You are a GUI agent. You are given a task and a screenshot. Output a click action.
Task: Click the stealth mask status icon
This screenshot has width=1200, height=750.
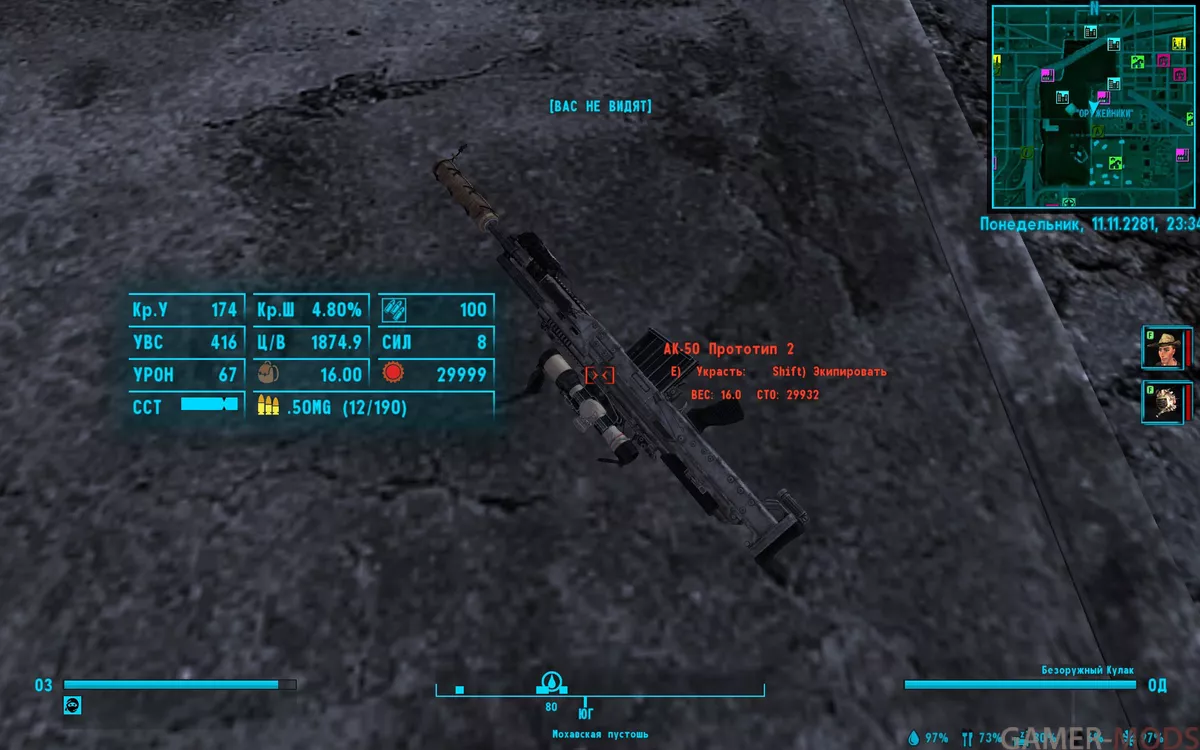pyautogui.click(x=72, y=705)
